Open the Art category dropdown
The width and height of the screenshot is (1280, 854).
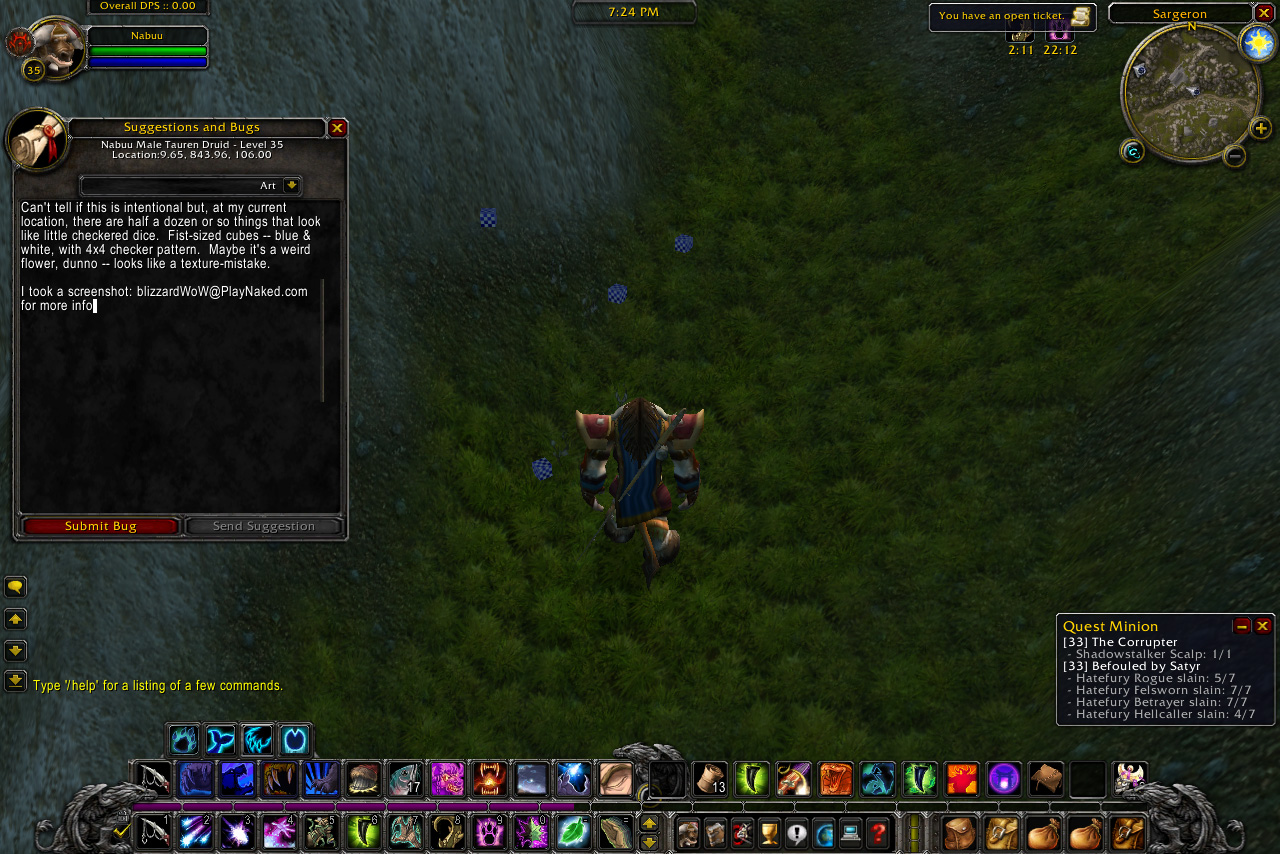click(x=291, y=186)
